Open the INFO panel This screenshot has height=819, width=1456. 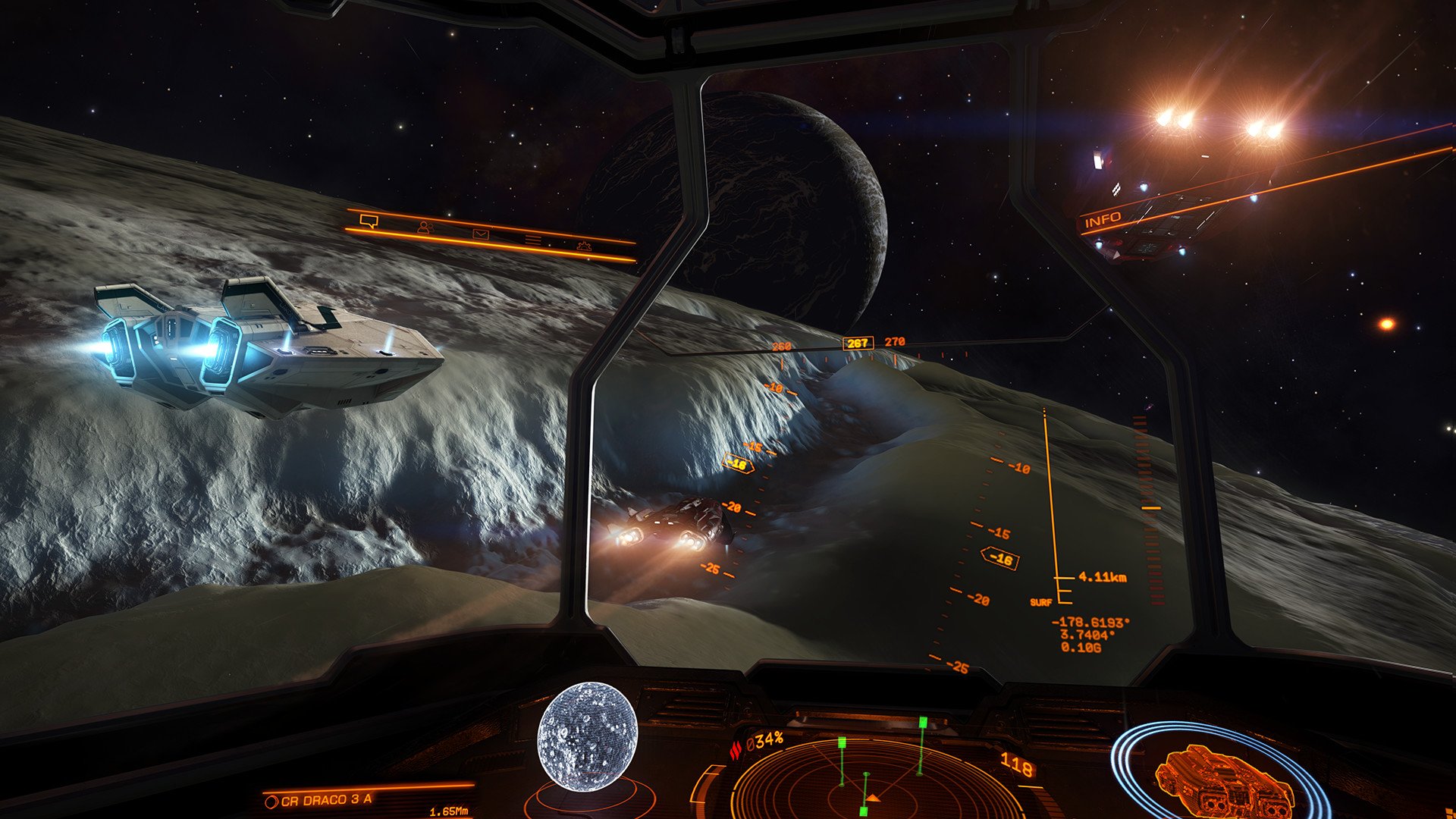(x=1103, y=220)
